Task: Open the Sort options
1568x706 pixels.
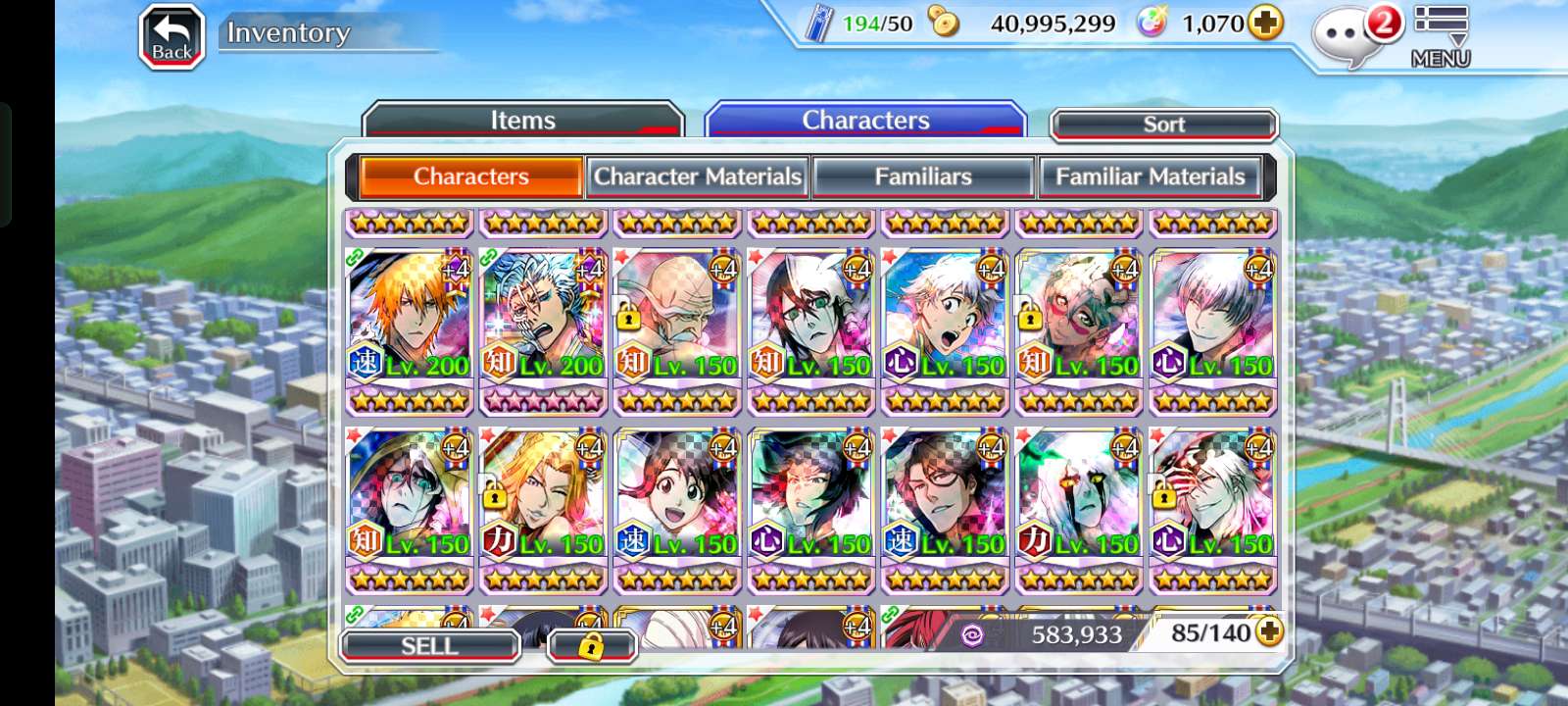Action: point(1163,125)
